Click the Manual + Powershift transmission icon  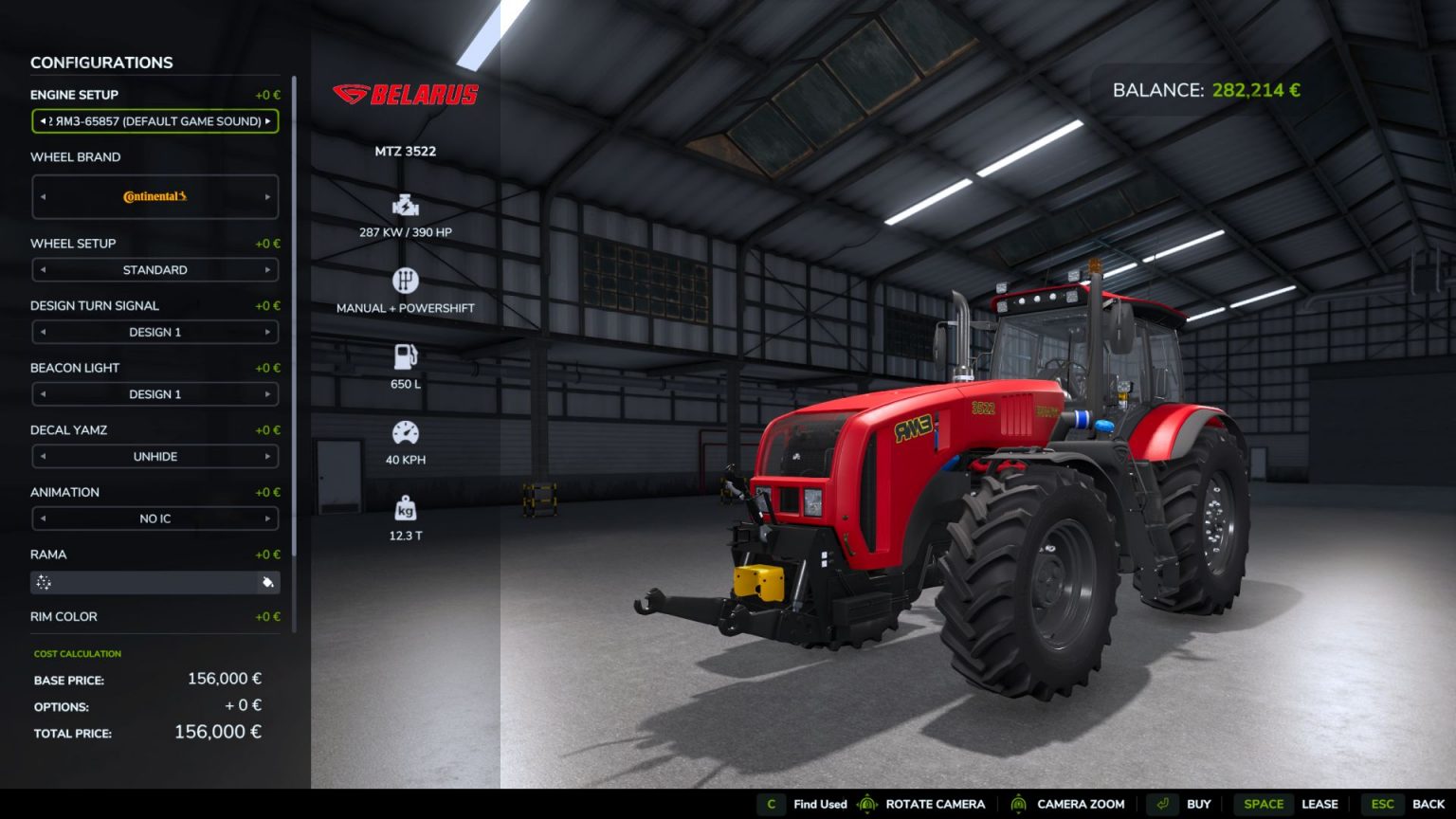tap(406, 281)
